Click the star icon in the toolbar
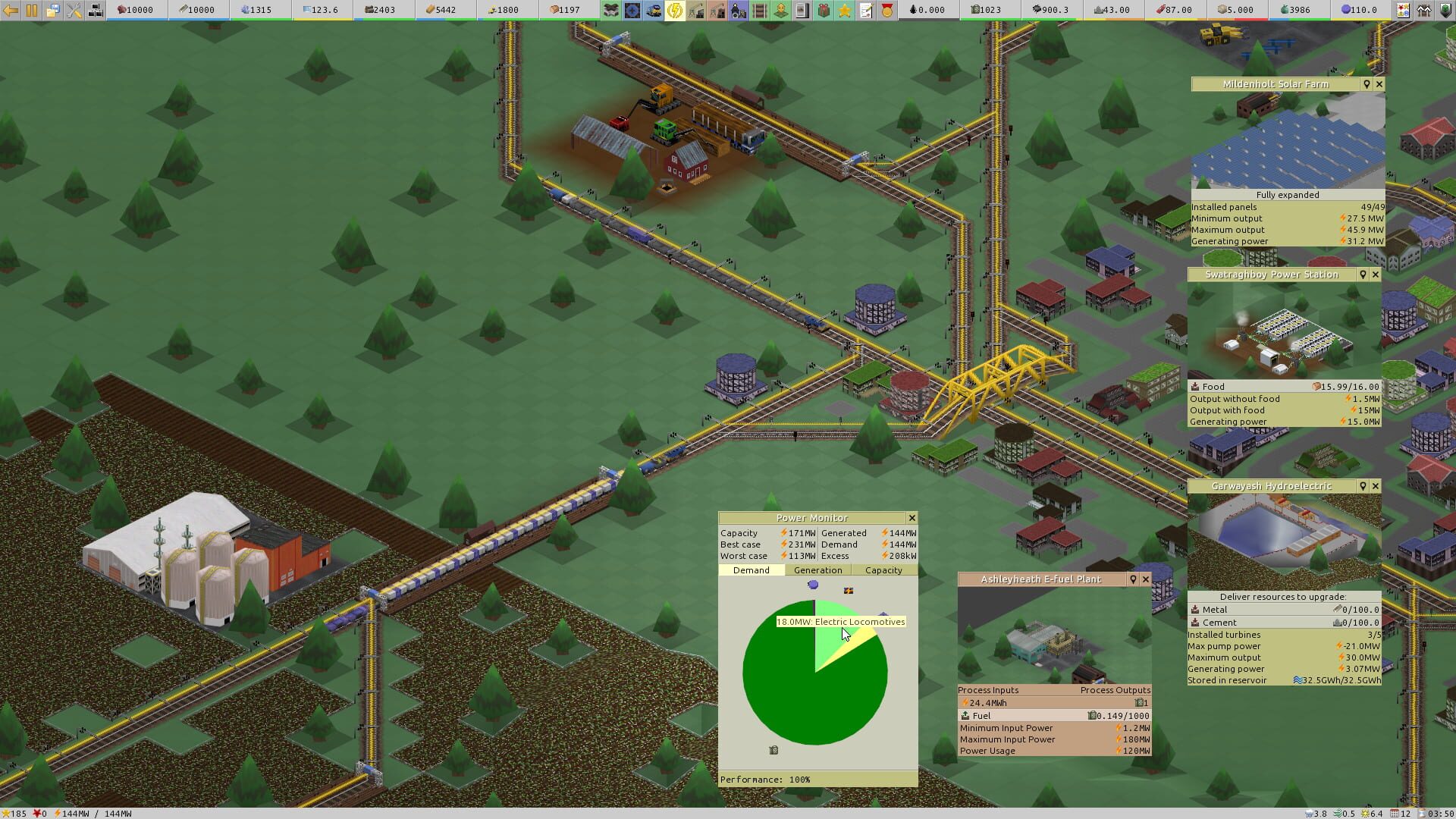The height and width of the screenshot is (819, 1456). (x=843, y=11)
